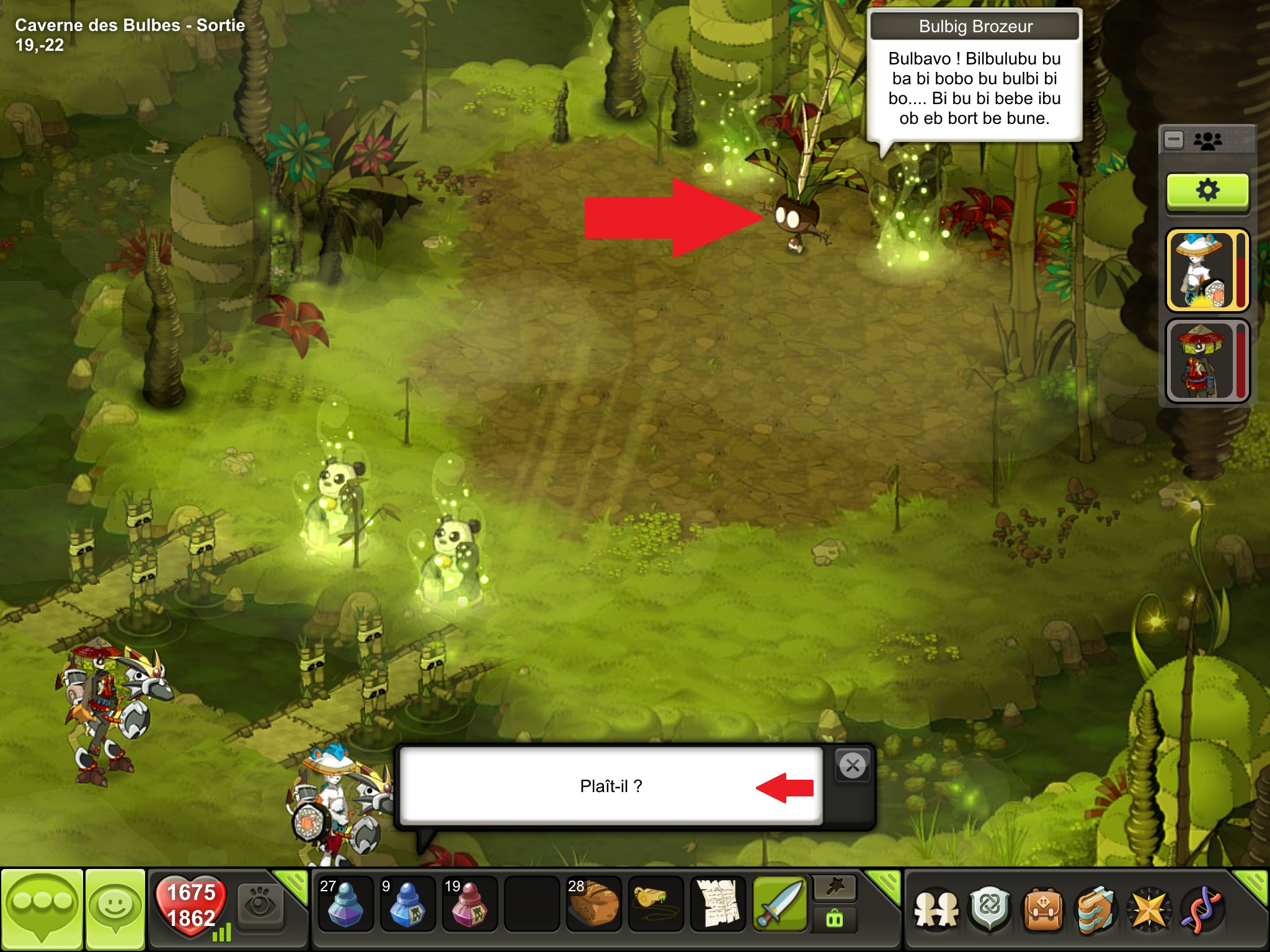Choose the "Plaît-il ?" dialogue reply
Image resolution: width=1270 pixels, height=952 pixels.
(x=611, y=786)
